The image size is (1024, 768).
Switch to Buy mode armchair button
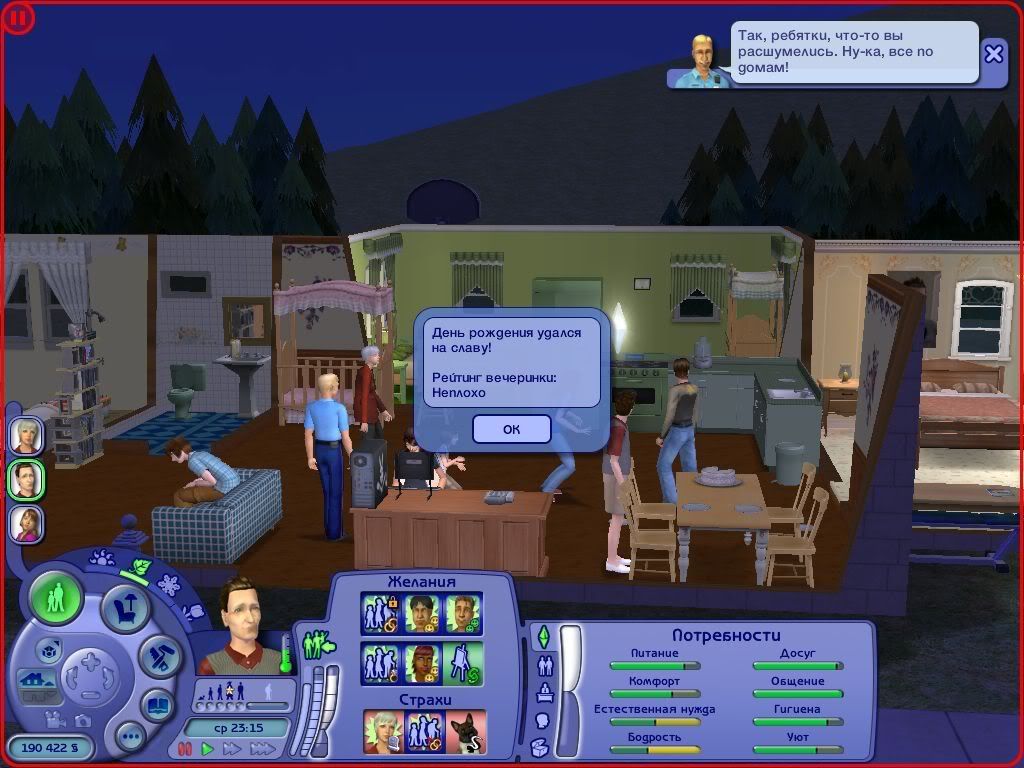pos(126,608)
